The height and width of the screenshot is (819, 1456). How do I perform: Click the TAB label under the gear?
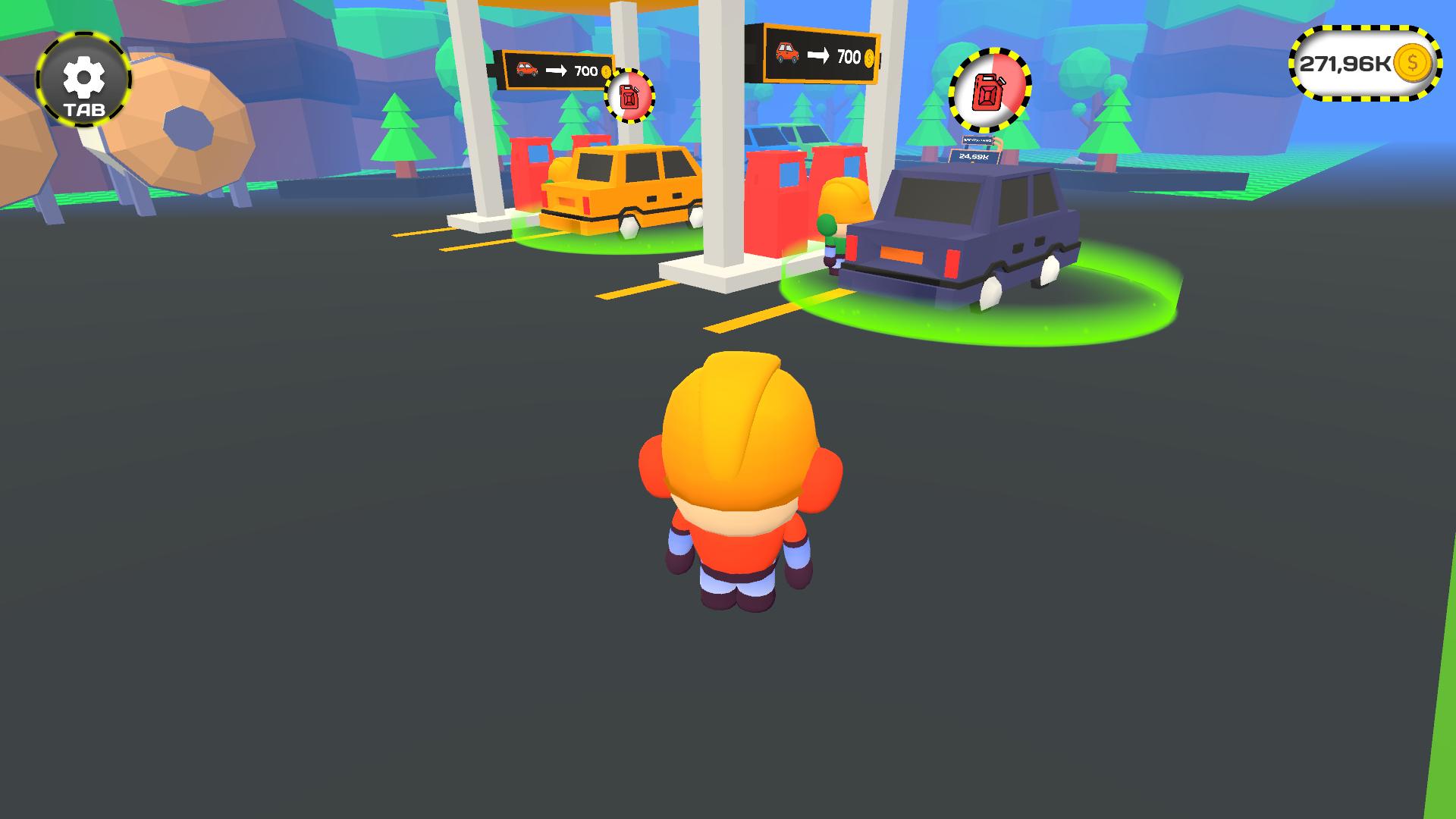(x=83, y=111)
